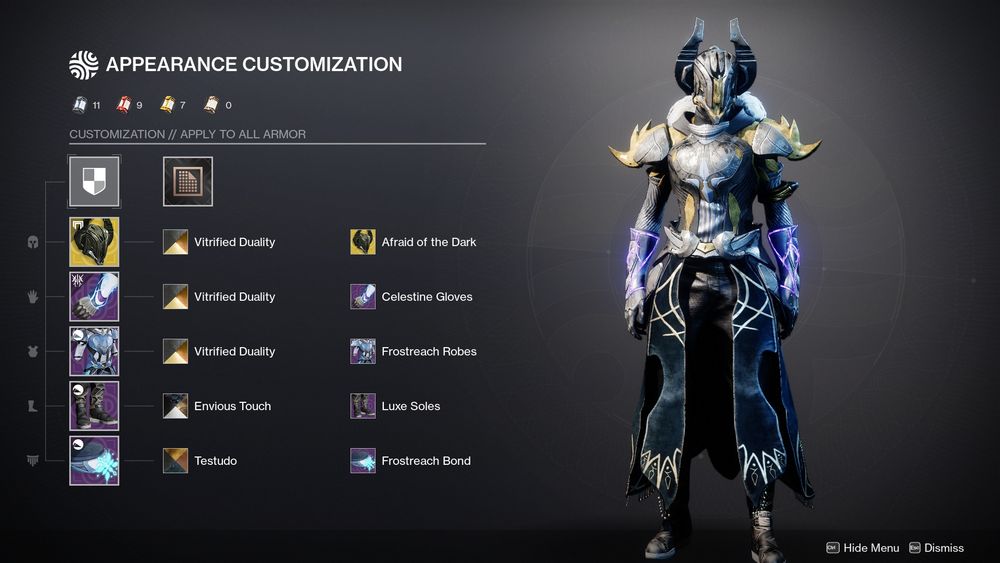The image size is (1000, 563).
Task: Select the Celestine Gloves armor slot
Action: [94, 297]
